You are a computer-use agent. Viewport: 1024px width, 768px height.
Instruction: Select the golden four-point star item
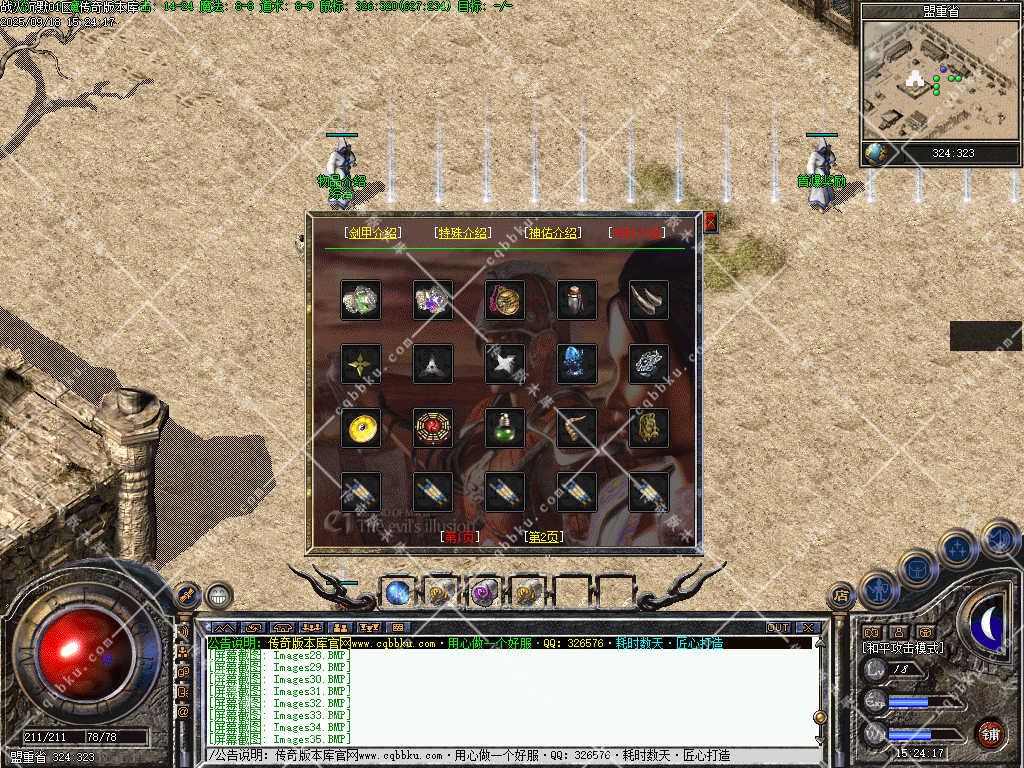pyautogui.click(x=360, y=364)
